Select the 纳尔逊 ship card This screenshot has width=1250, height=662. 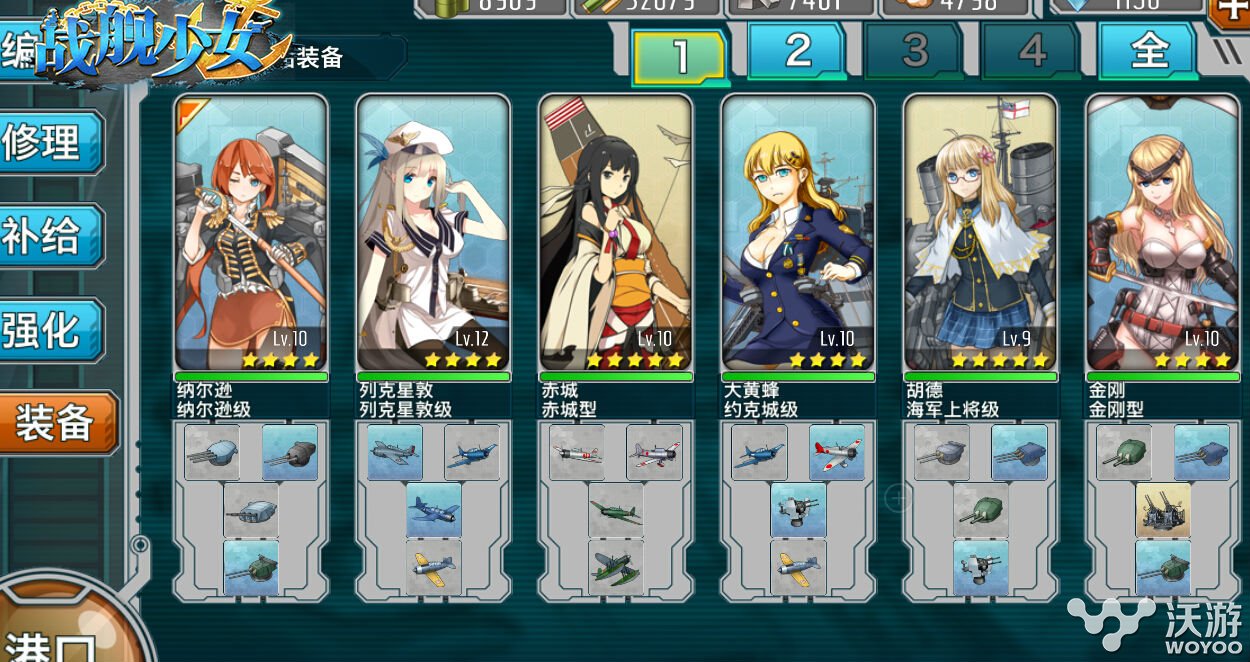251,233
